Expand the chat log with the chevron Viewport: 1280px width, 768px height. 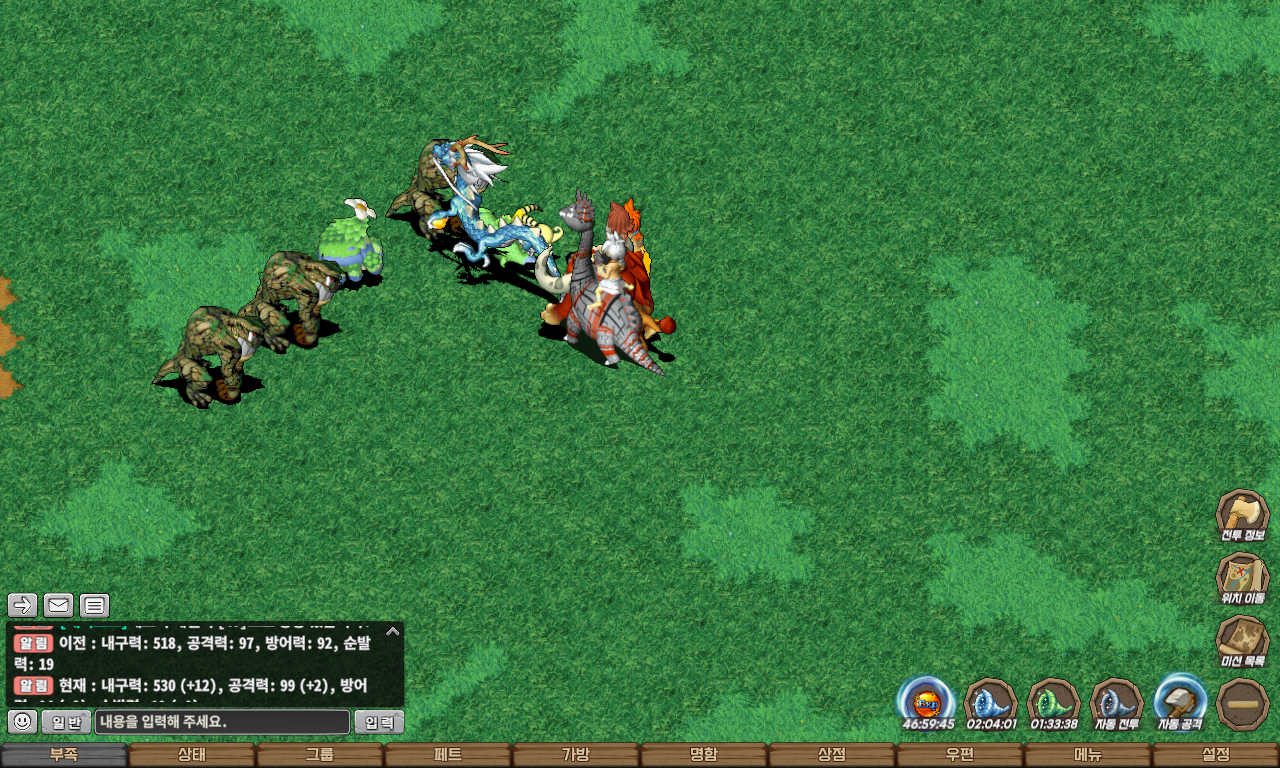pos(393,631)
